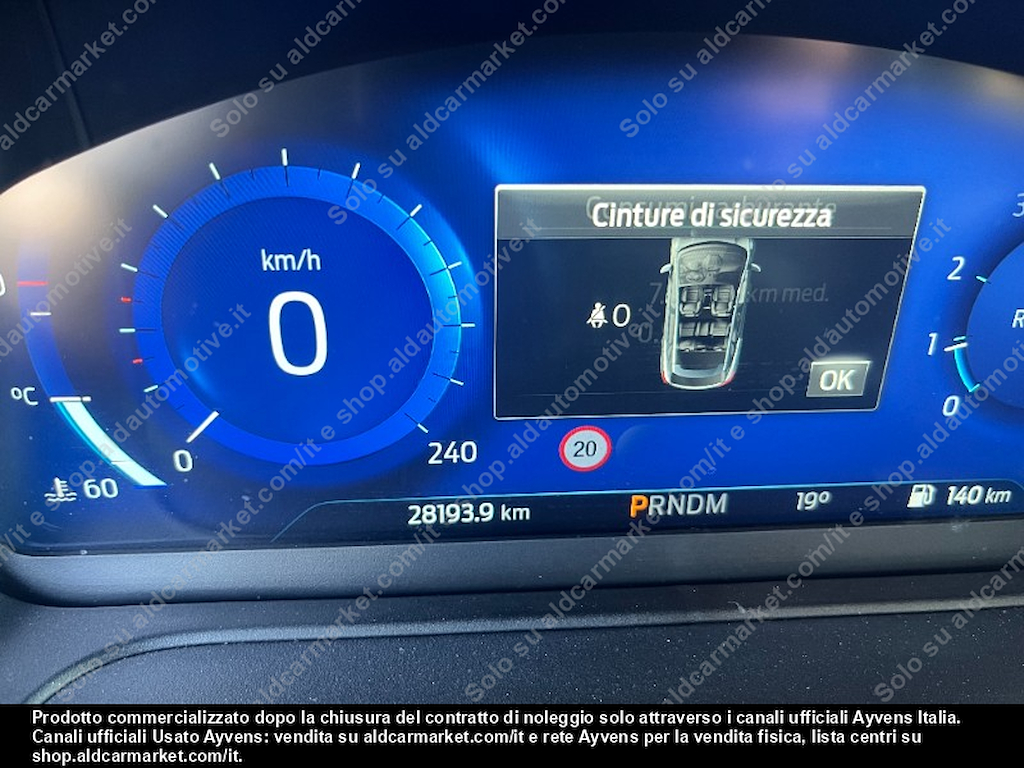The width and height of the screenshot is (1024, 768).
Task: Confirm the Cinture di sicurezza dialog with OK
Action: point(837,379)
